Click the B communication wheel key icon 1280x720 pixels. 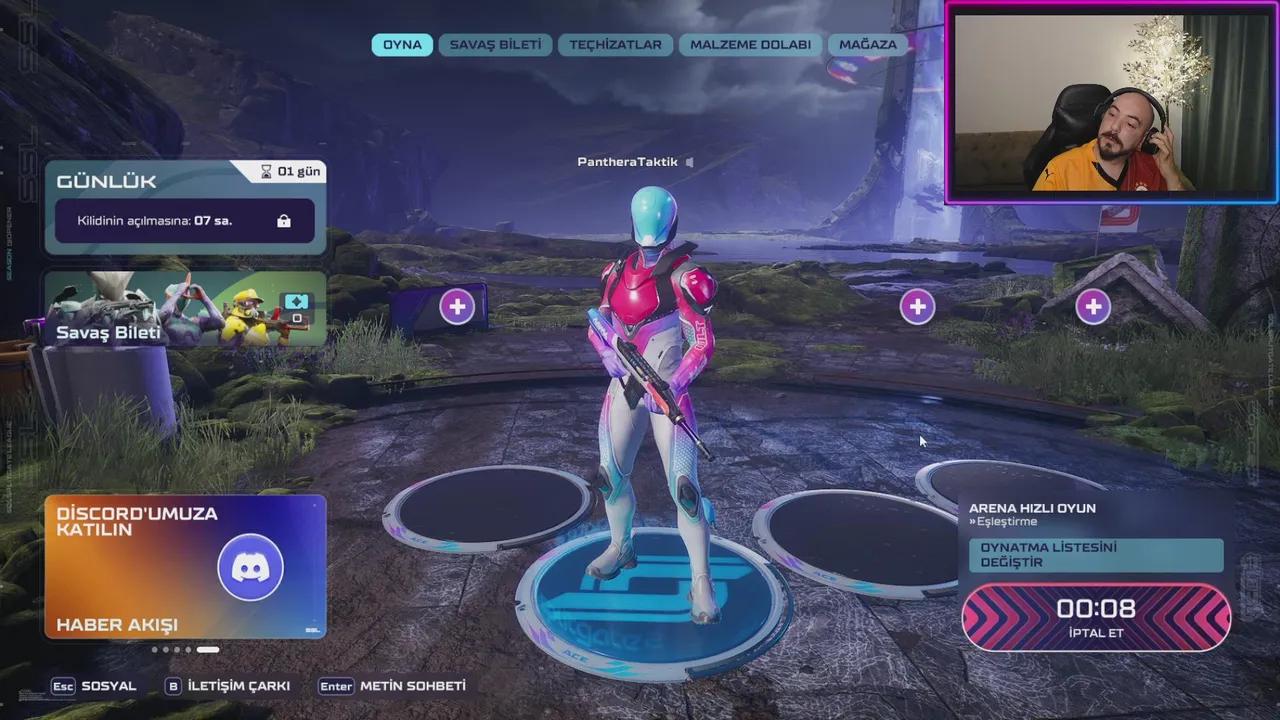click(174, 686)
